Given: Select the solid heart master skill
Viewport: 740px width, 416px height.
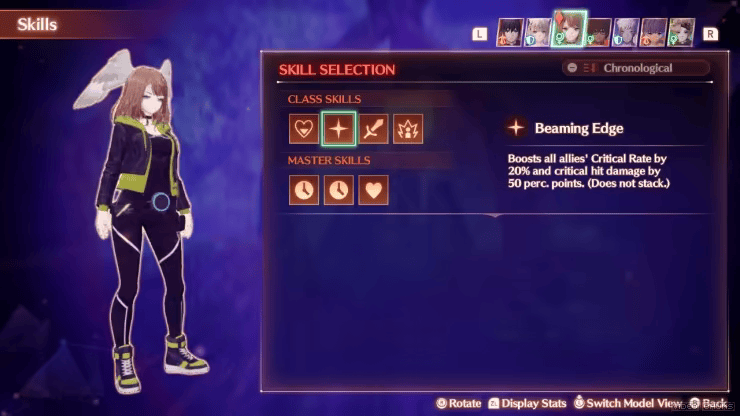Looking at the screenshot, I should pos(373,189).
